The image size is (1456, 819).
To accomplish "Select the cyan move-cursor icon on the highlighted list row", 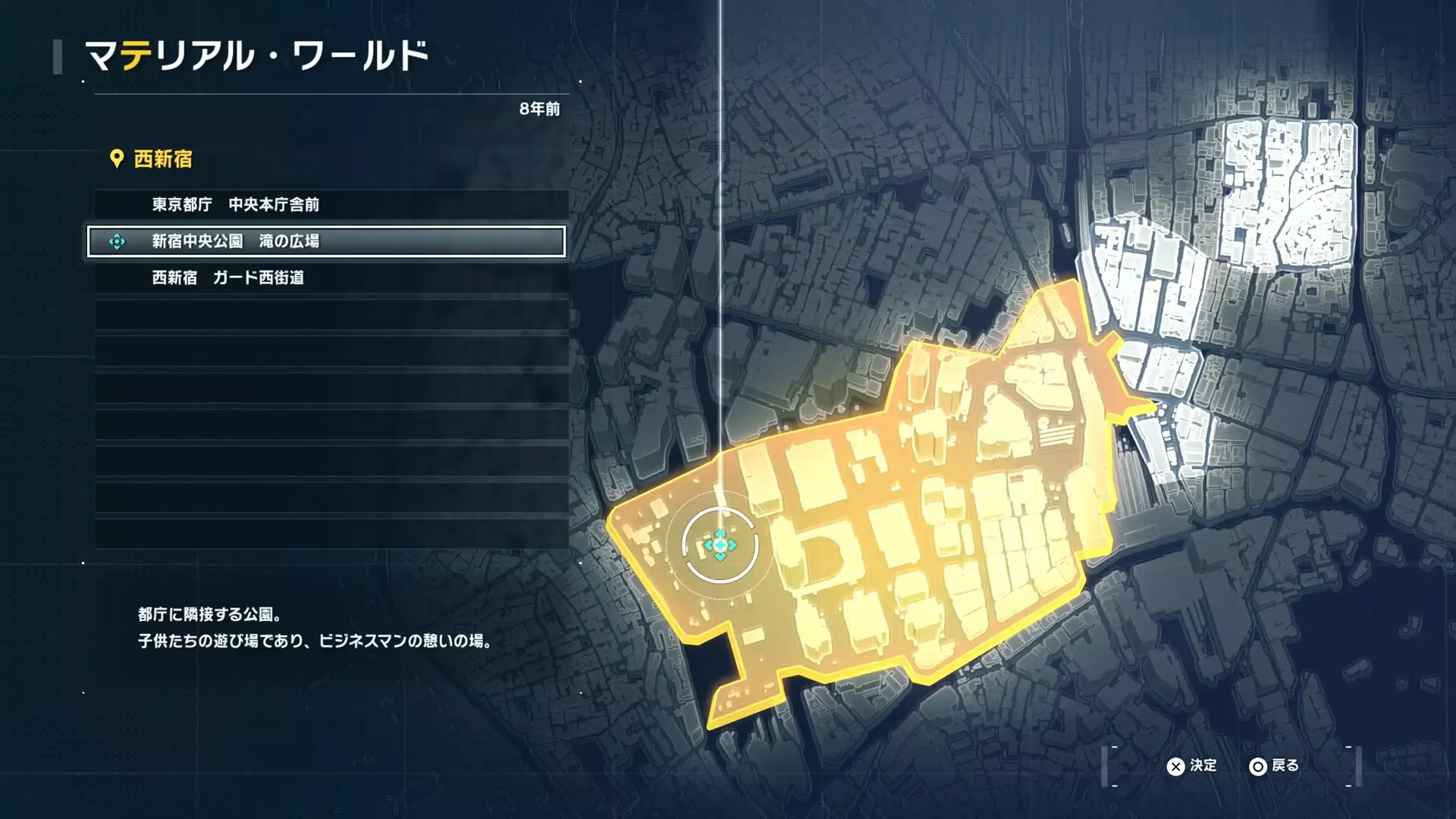I will pos(115,243).
